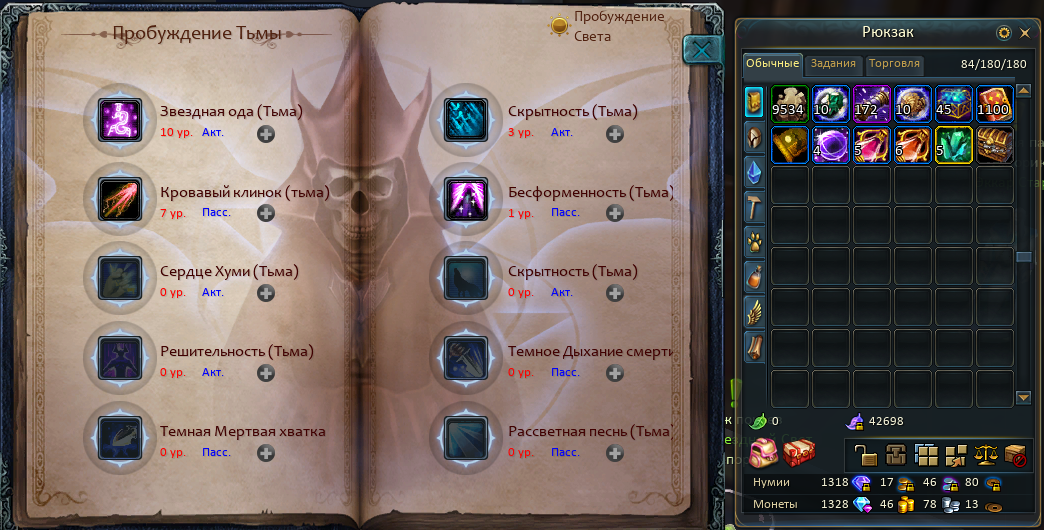
Task: Filter backpack by the hammer category
Action: coord(754,206)
